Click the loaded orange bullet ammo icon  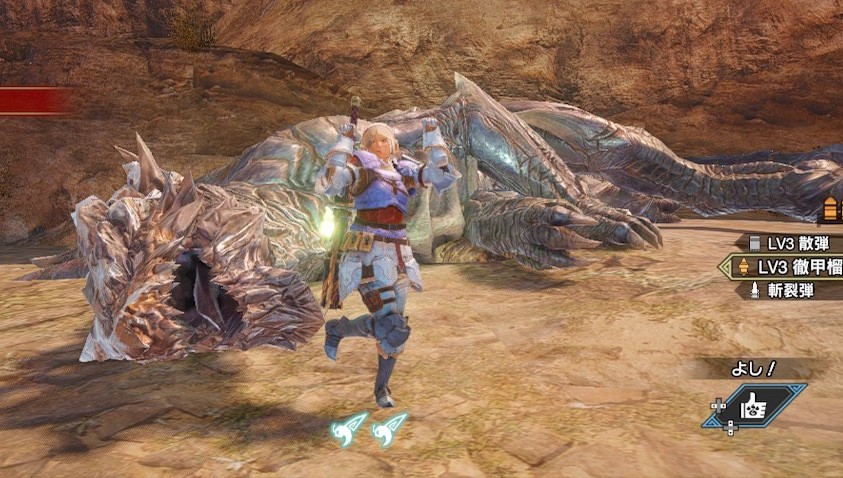[832, 210]
